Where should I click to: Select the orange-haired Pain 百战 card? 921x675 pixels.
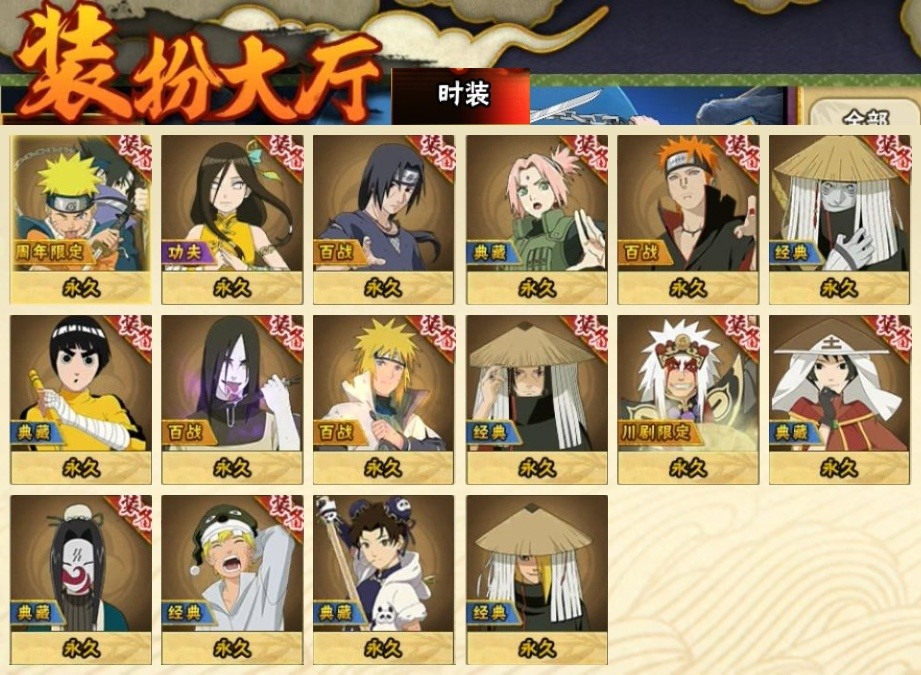[x=687, y=219]
